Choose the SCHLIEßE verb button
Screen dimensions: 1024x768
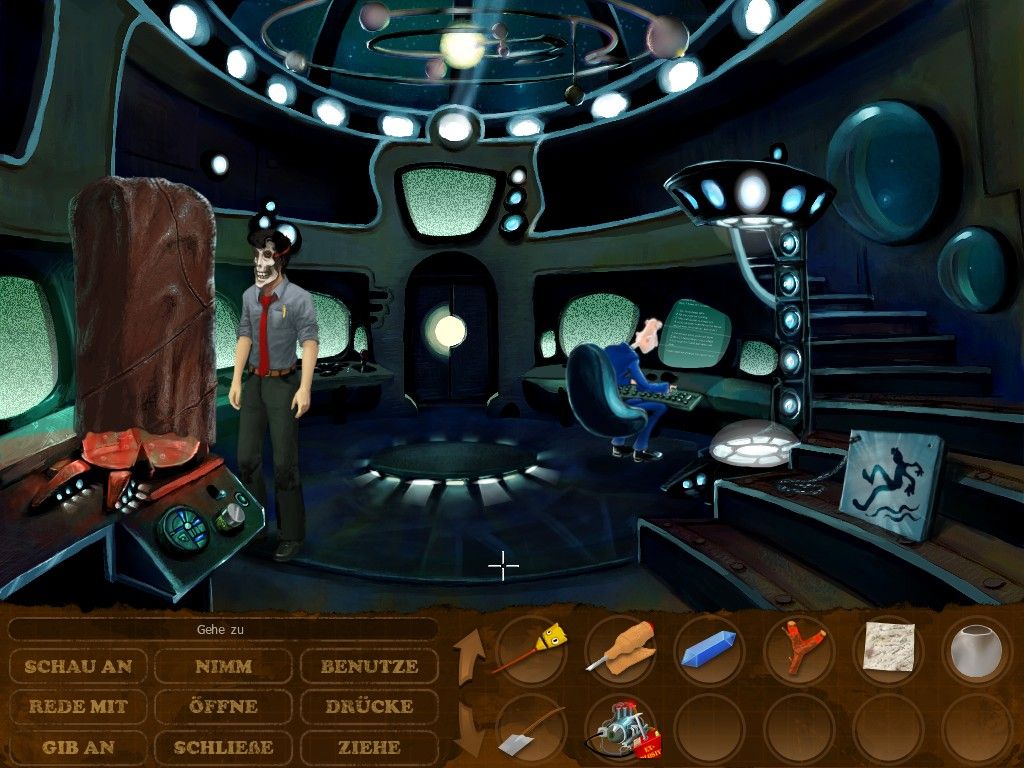223,746
